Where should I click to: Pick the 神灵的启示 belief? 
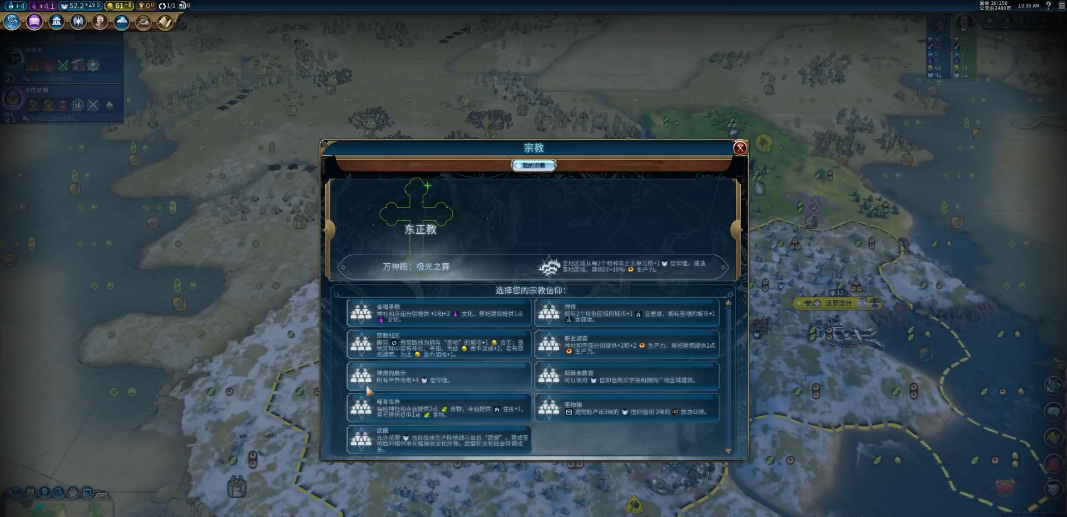pos(439,375)
